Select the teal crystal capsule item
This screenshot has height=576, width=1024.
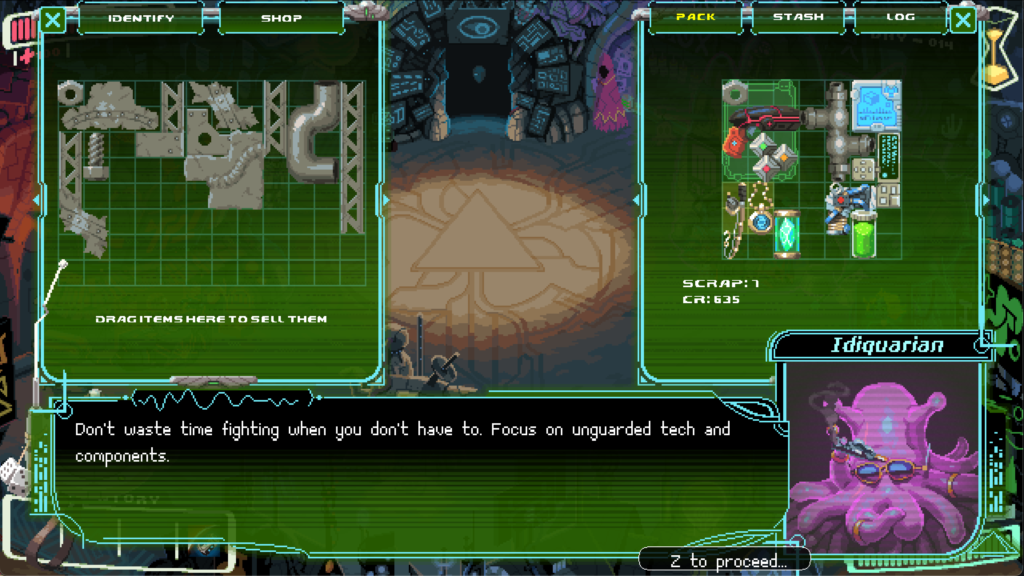(x=787, y=234)
